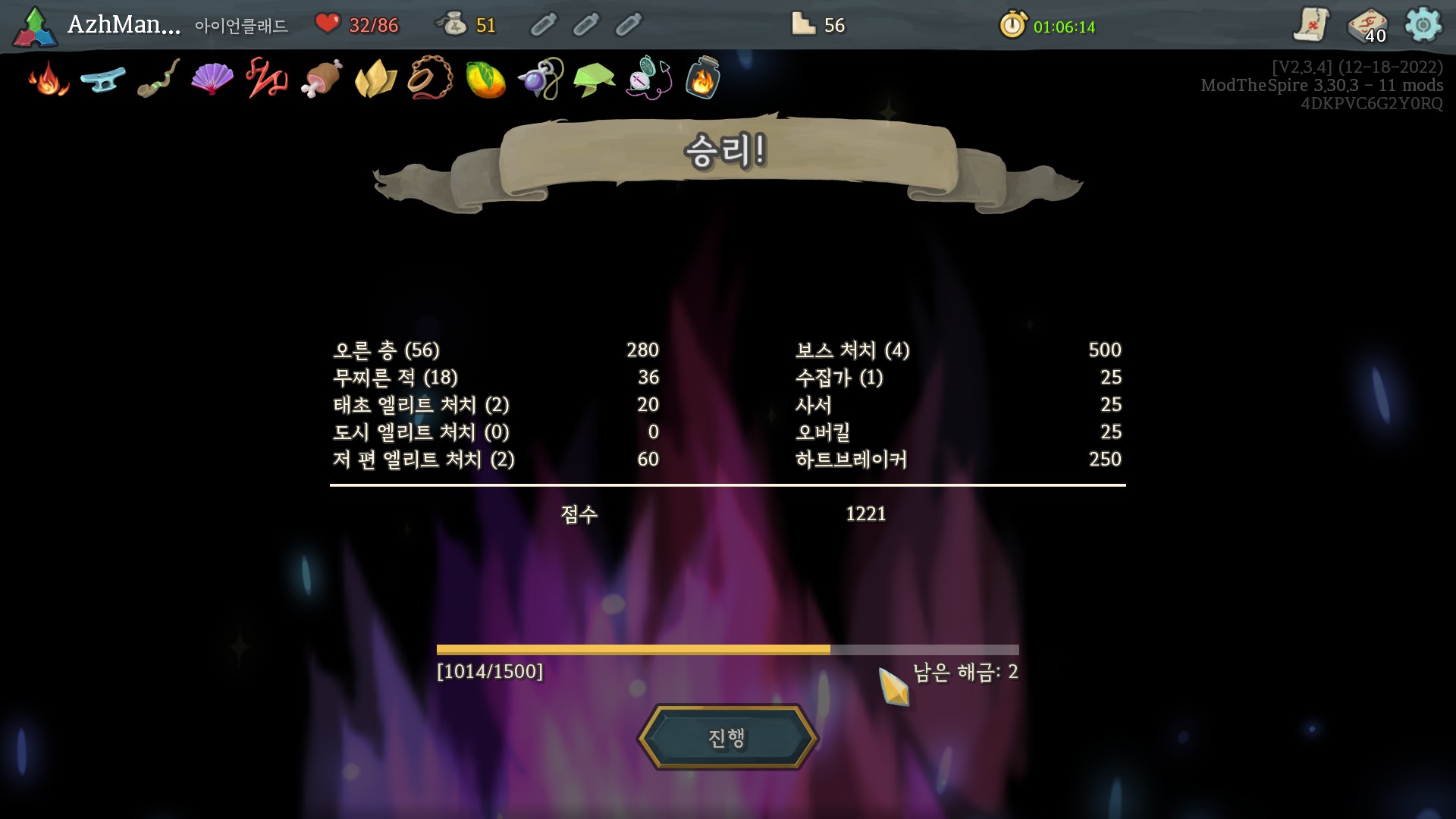Open the settings gear menu
Image resolution: width=1456 pixels, height=819 pixels.
point(1423,25)
